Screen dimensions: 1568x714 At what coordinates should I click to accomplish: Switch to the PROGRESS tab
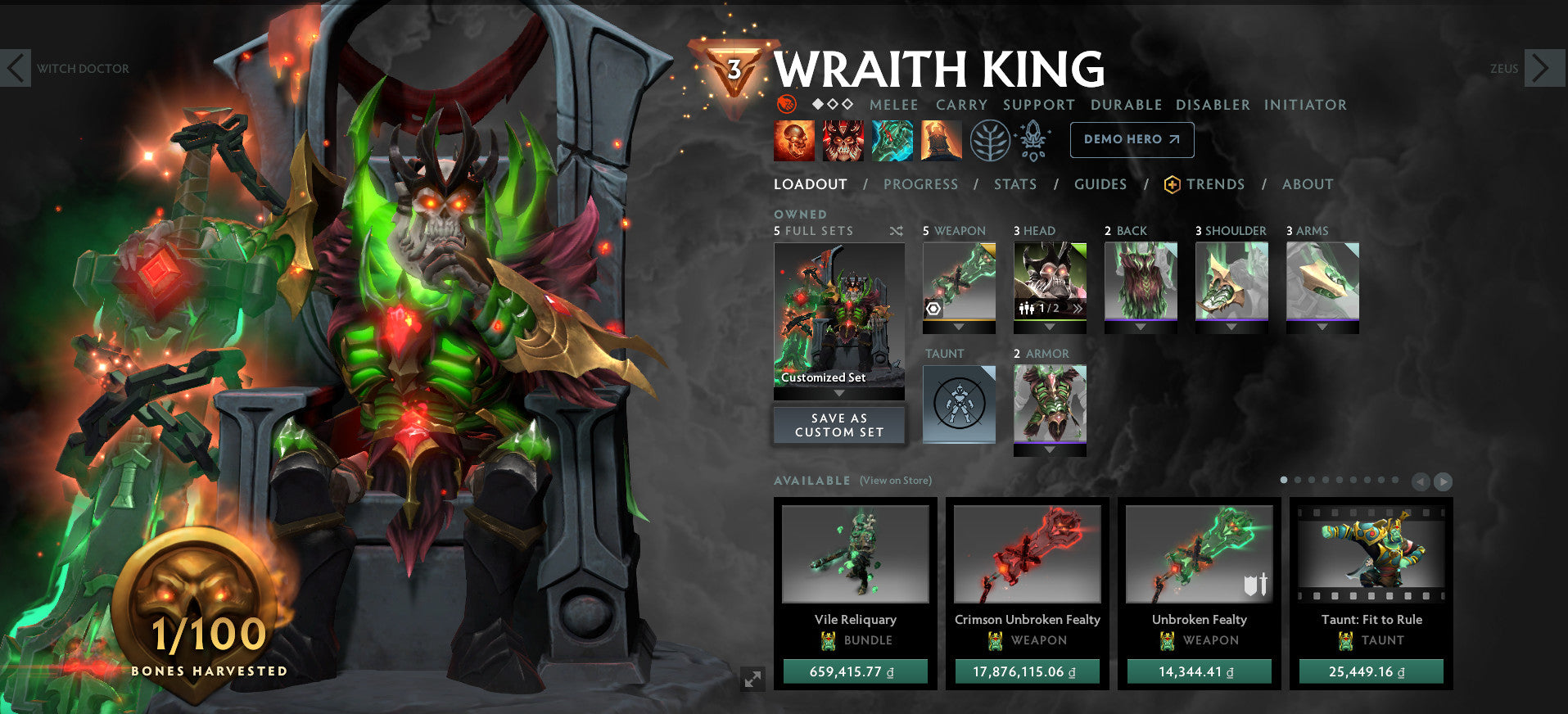pyautogui.click(x=920, y=184)
